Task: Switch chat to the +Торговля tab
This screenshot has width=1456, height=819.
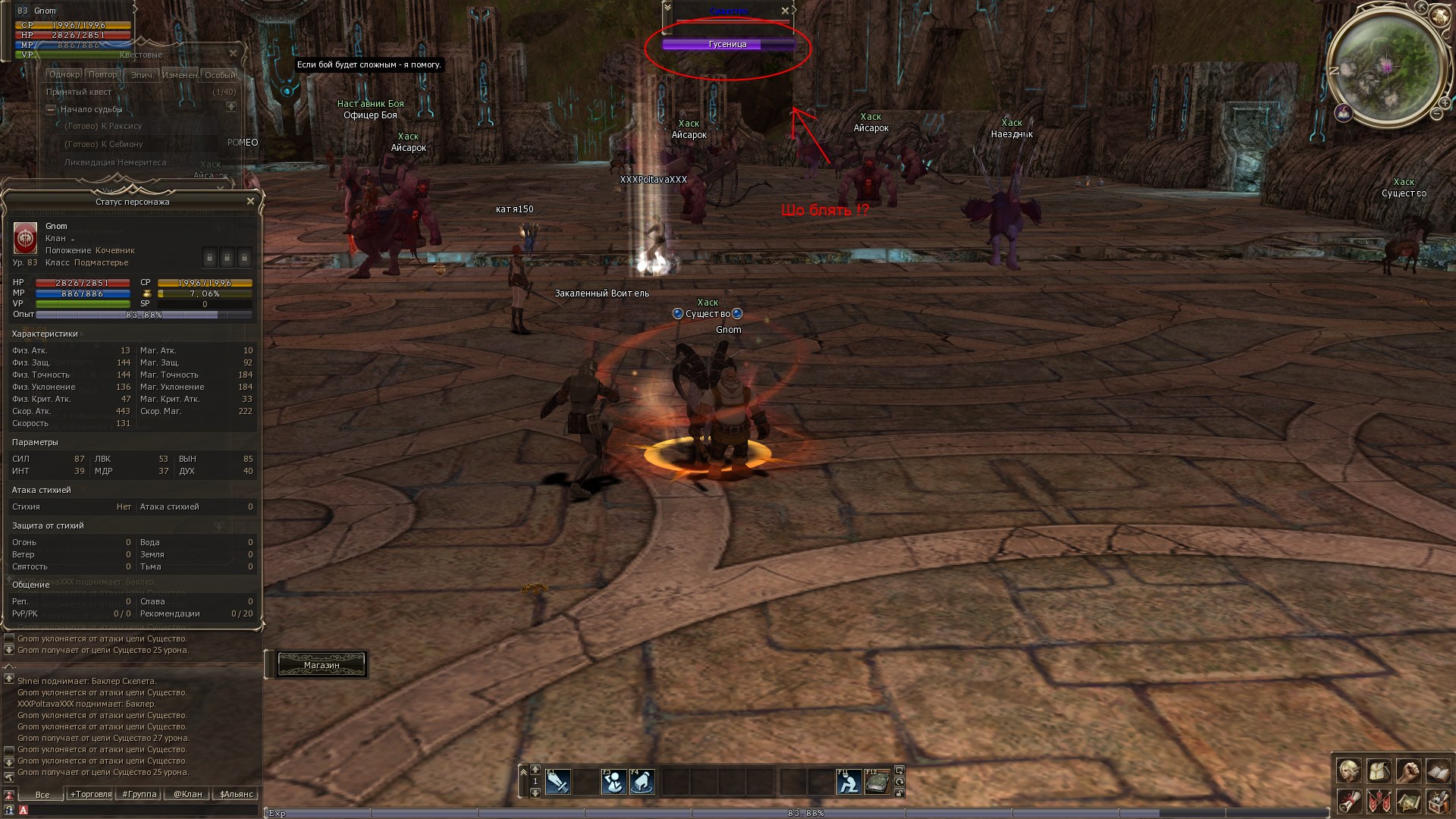Action: tap(91, 795)
